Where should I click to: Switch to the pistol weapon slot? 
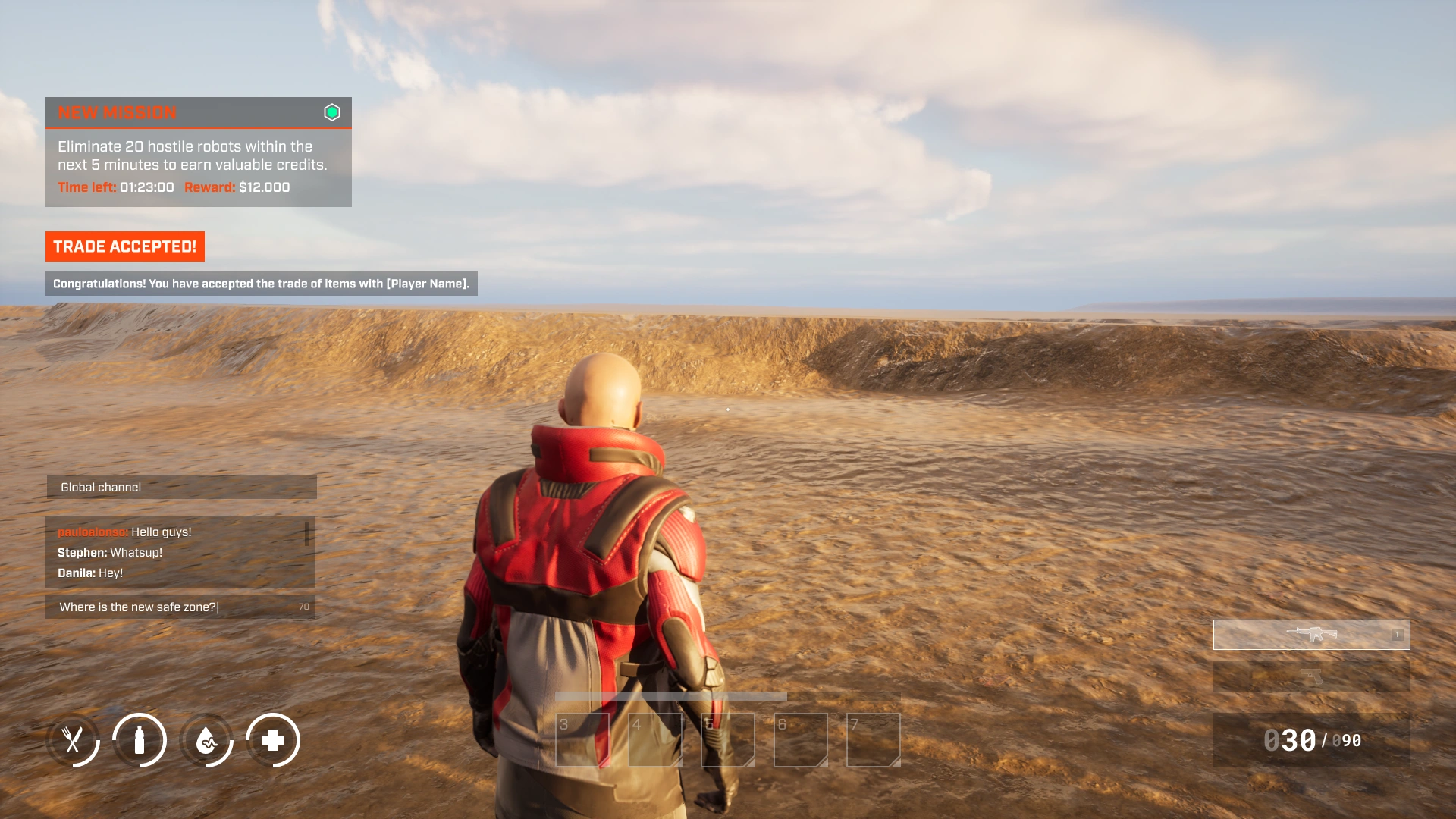point(1311,676)
